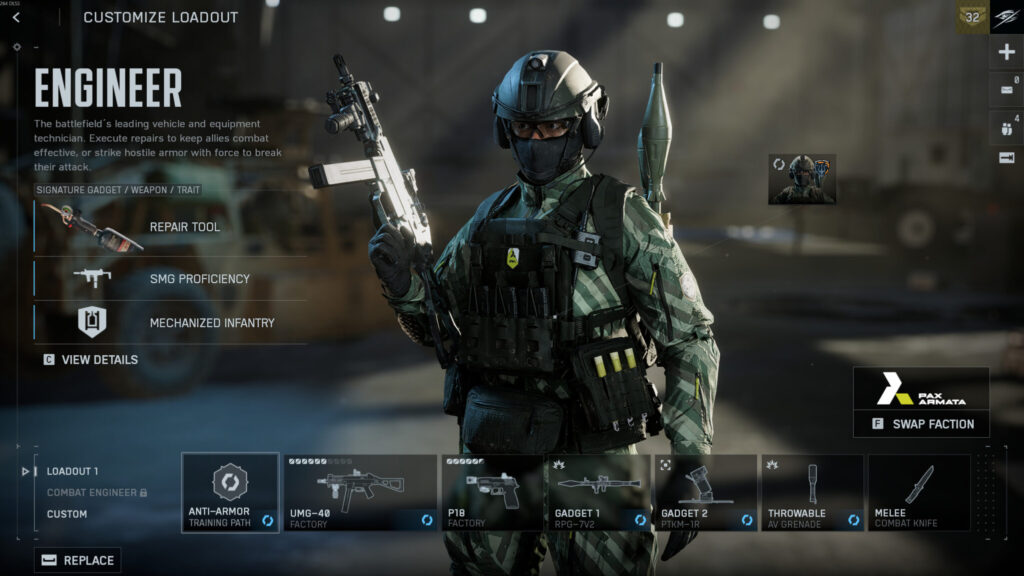Click the plus icon in the sidebar
Viewport: 1024px width, 576px height.
[1007, 52]
